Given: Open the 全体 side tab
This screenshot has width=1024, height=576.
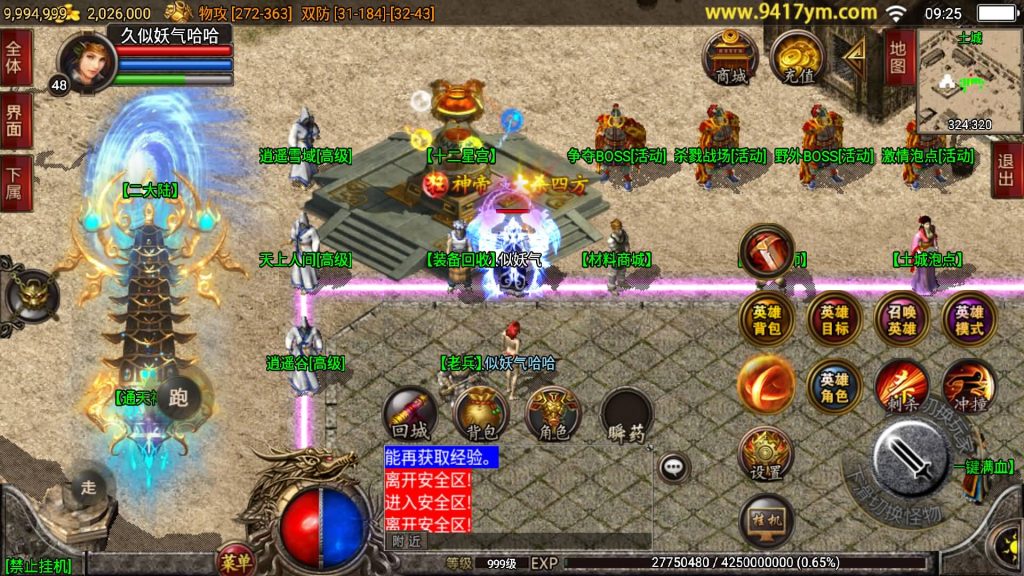Looking at the screenshot, I should click(15, 58).
